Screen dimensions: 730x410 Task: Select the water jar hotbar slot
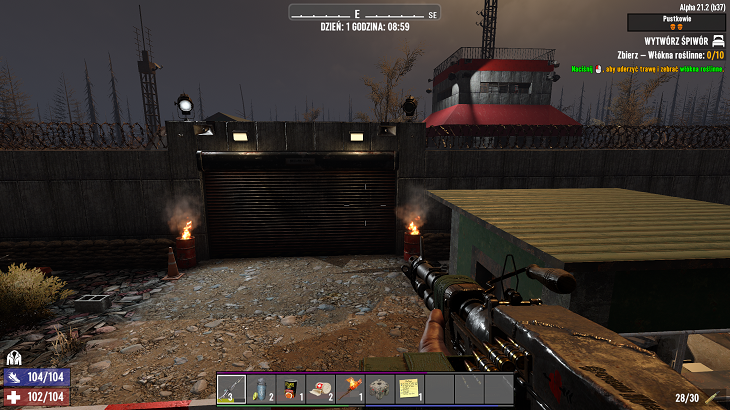click(x=260, y=388)
